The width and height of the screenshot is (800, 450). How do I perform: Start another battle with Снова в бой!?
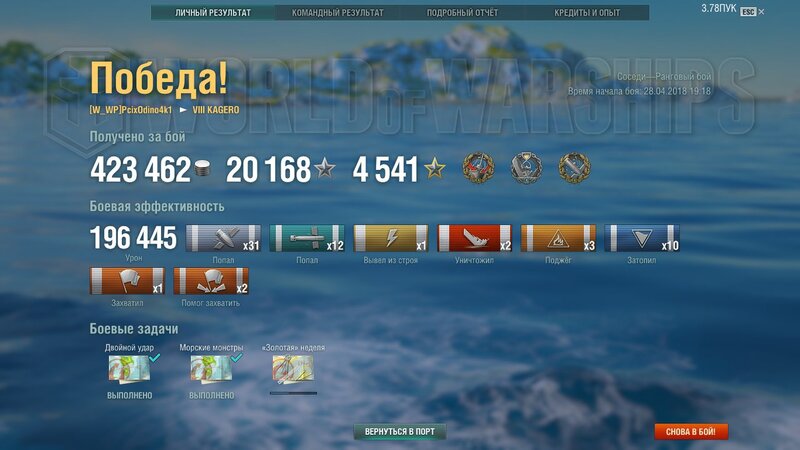(691, 432)
